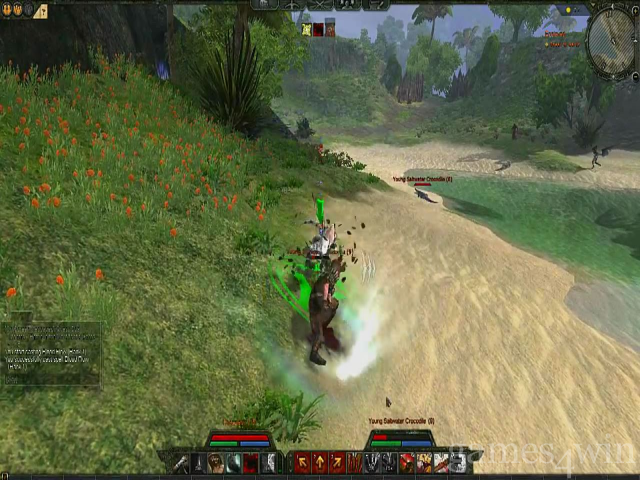Screen dimensions: 640x480
Task: Activate the left-pointing arrow ability
Action: [x=302, y=462]
